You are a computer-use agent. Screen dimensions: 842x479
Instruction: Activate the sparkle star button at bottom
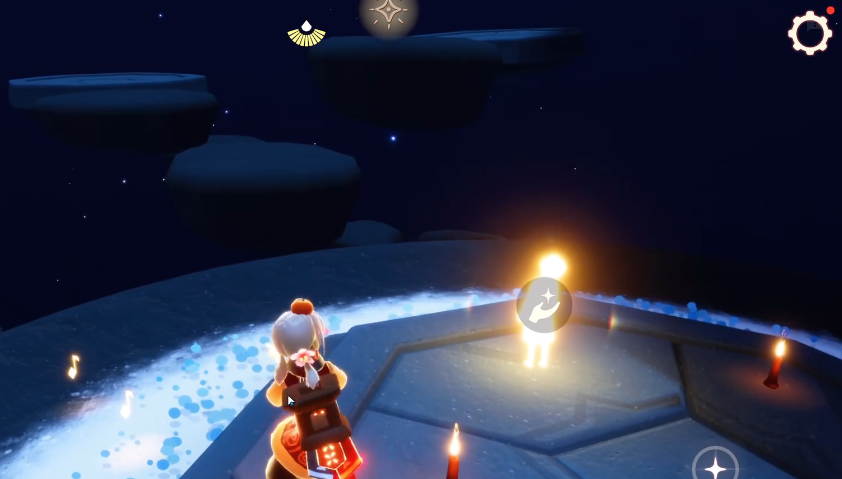715,467
